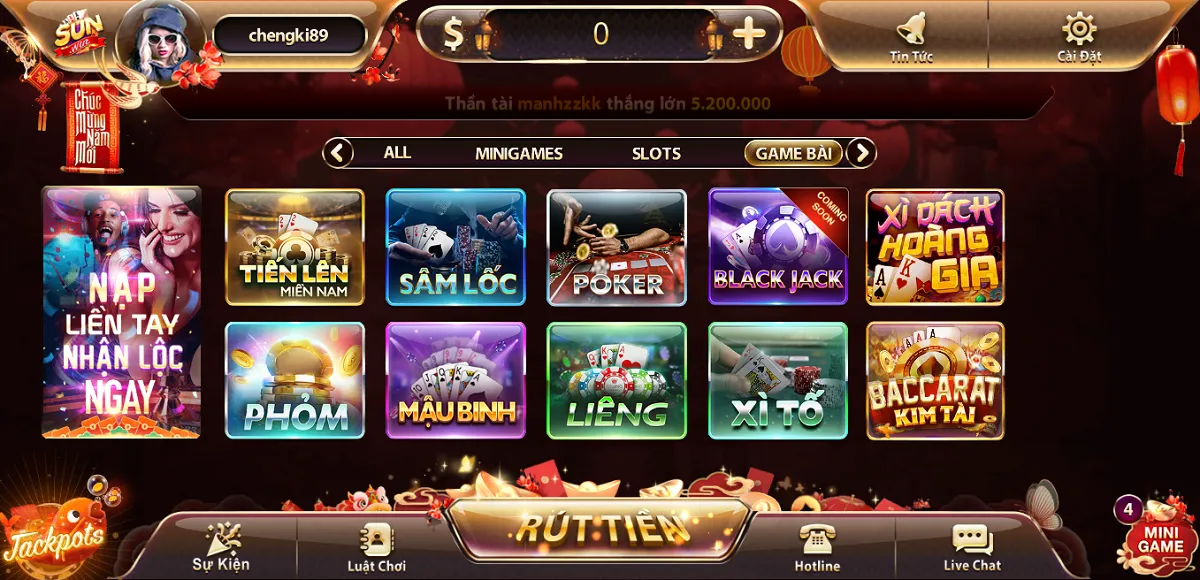Open Cài Đặt settings gear
Image resolution: width=1200 pixels, height=580 pixels.
click(1079, 35)
